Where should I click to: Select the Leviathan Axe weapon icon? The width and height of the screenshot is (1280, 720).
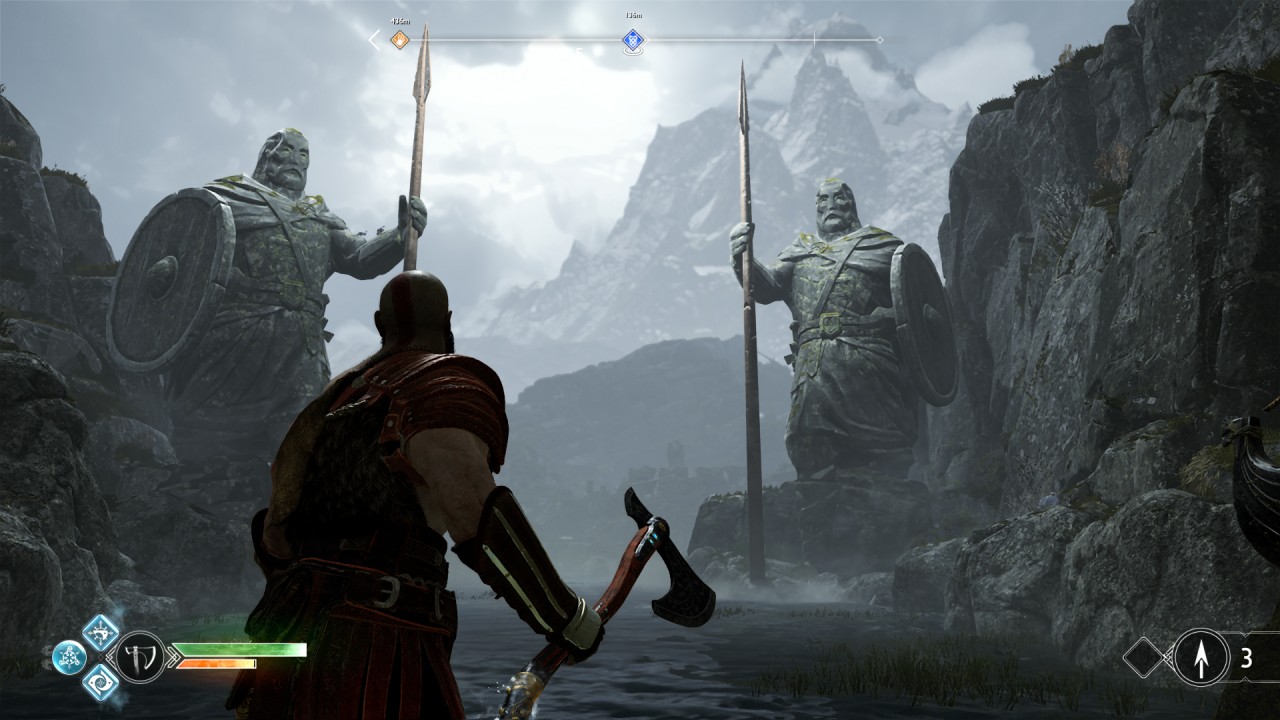pos(140,657)
